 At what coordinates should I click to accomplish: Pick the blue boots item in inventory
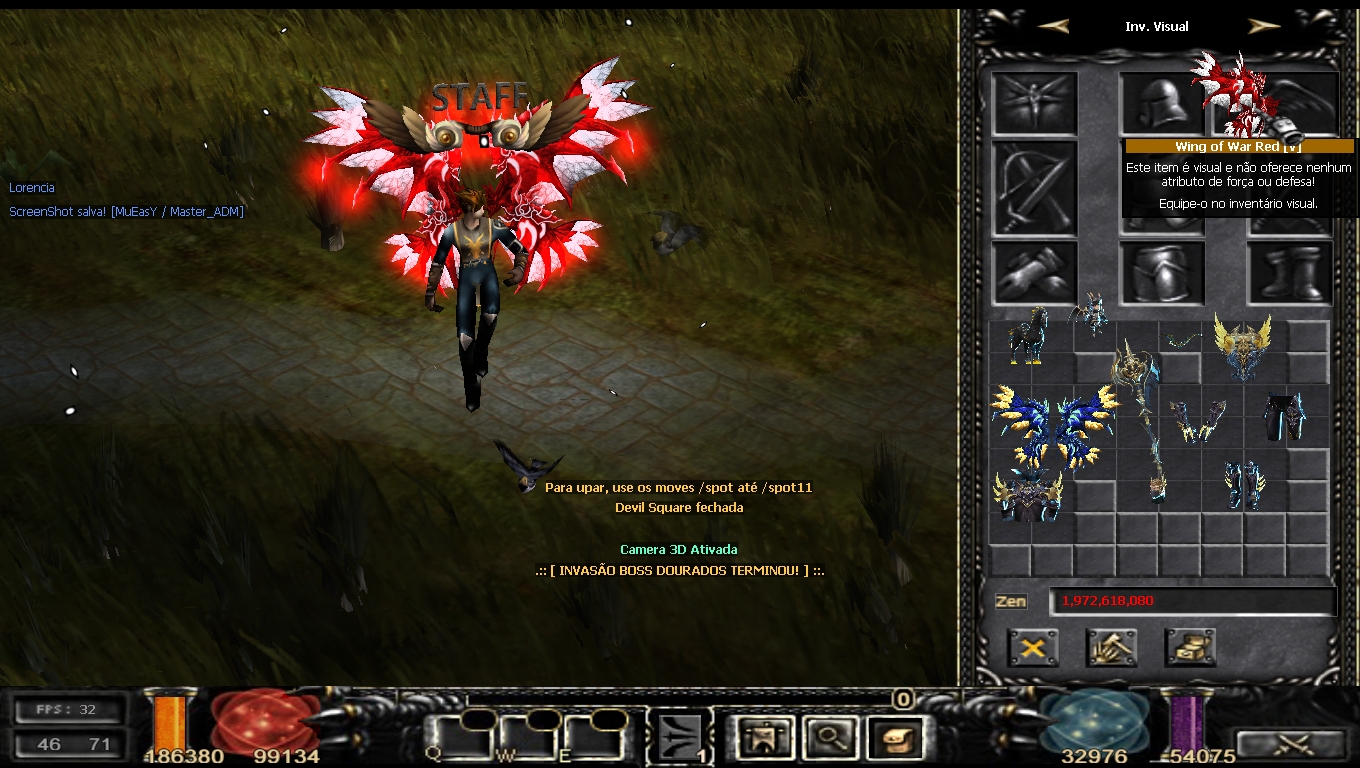pyautogui.click(x=1243, y=485)
